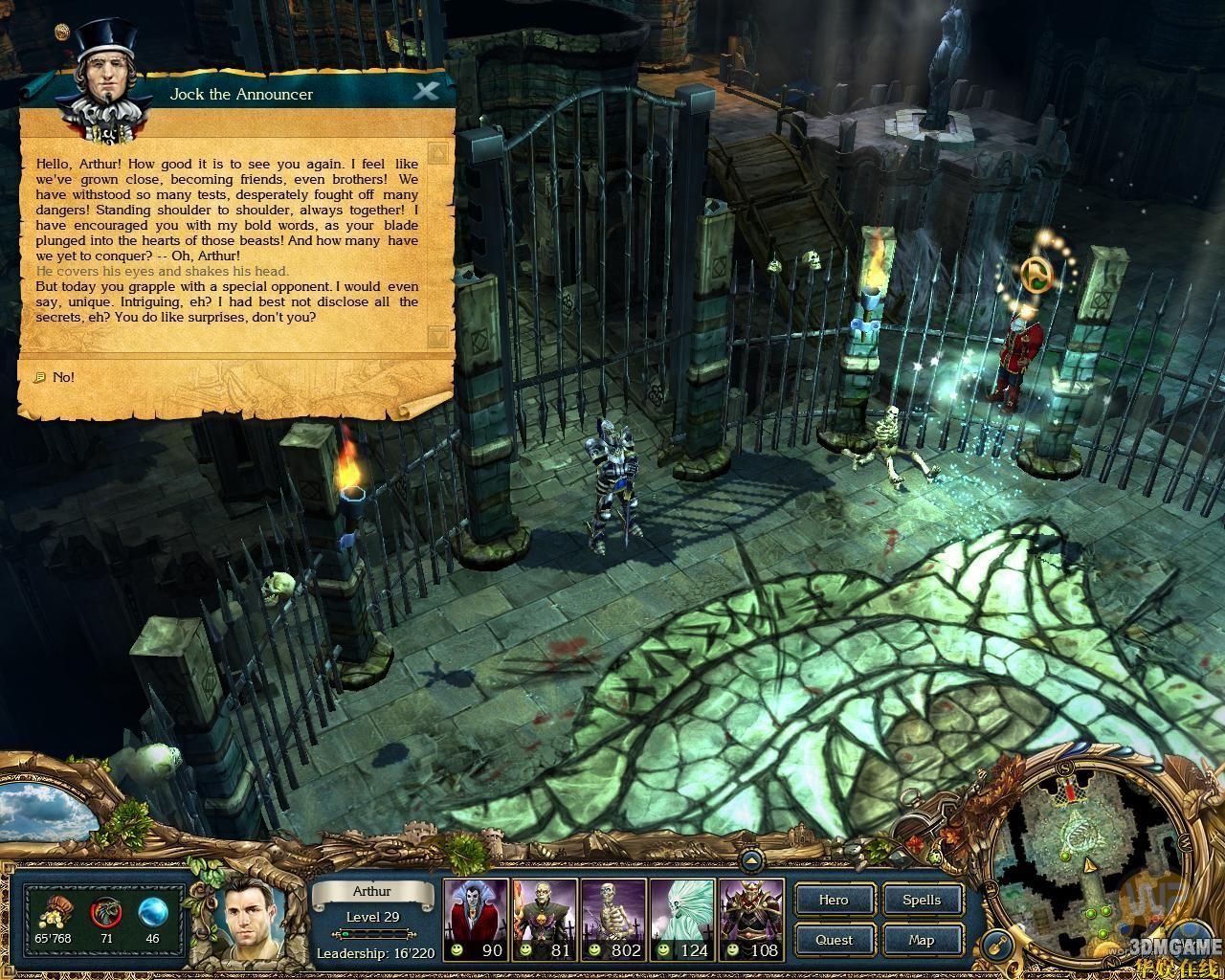
Task: Click the up-arrow expander above the troops
Action: pyautogui.click(x=751, y=862)
